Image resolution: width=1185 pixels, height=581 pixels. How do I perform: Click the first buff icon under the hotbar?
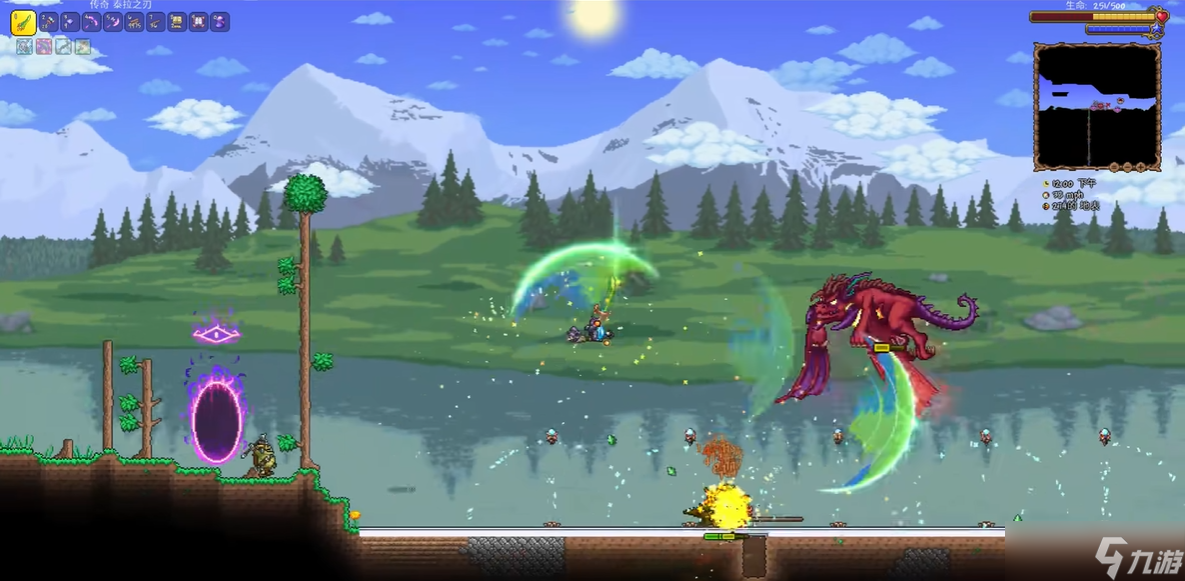[x=24, y=46]
